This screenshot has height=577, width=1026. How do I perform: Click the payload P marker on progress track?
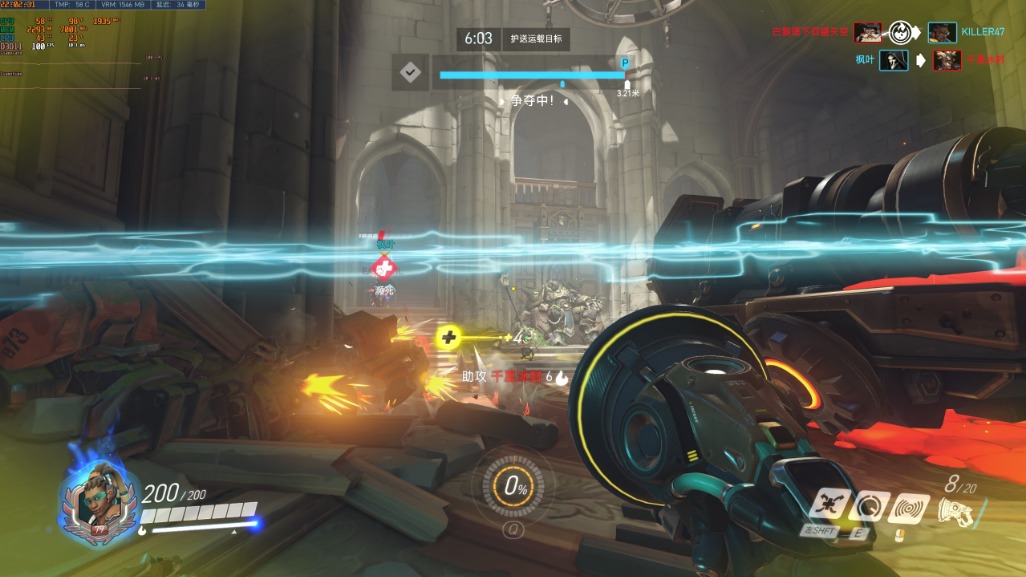coord(626,62)
